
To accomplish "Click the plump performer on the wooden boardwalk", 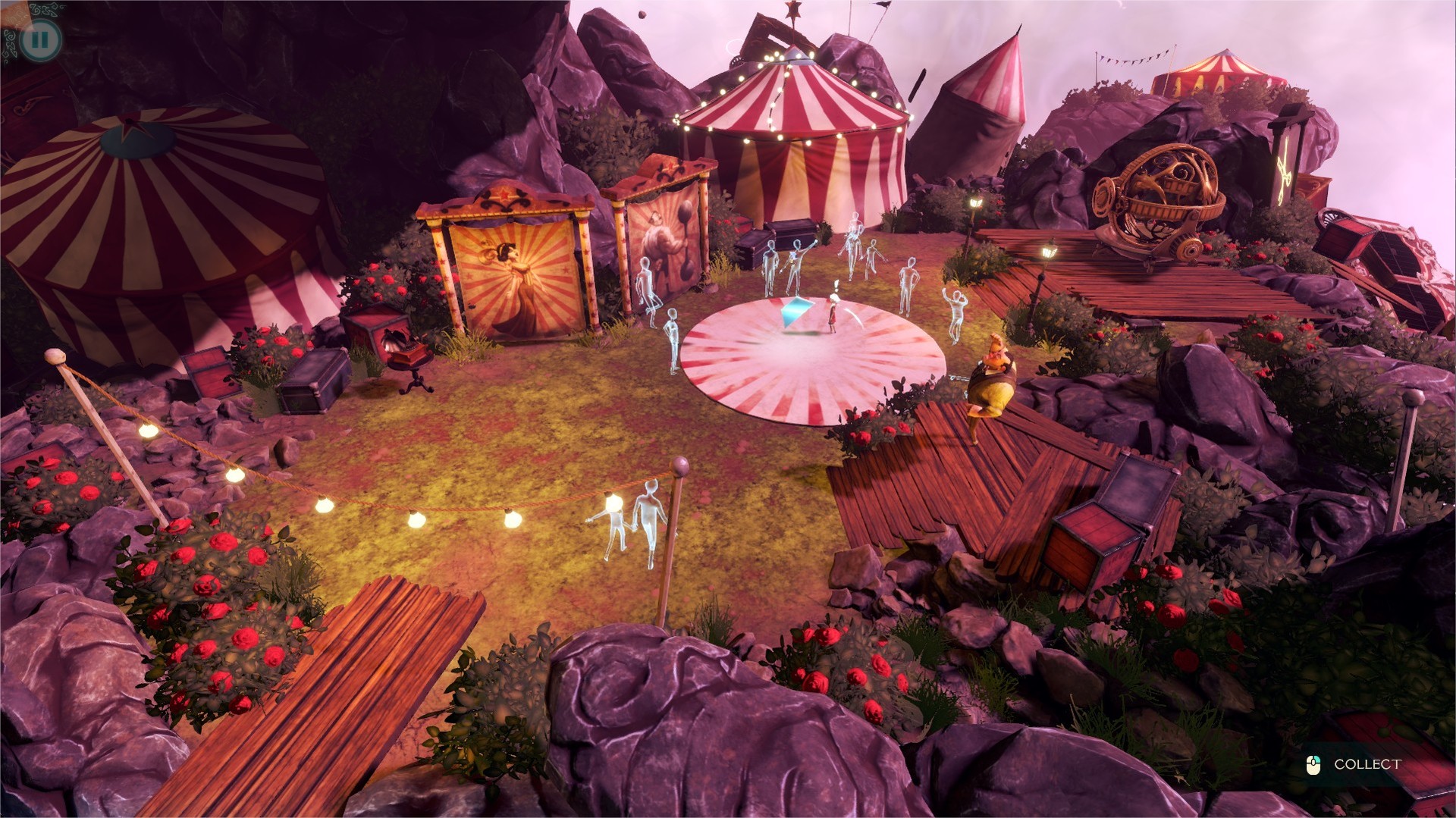I will tap(992, 379).
